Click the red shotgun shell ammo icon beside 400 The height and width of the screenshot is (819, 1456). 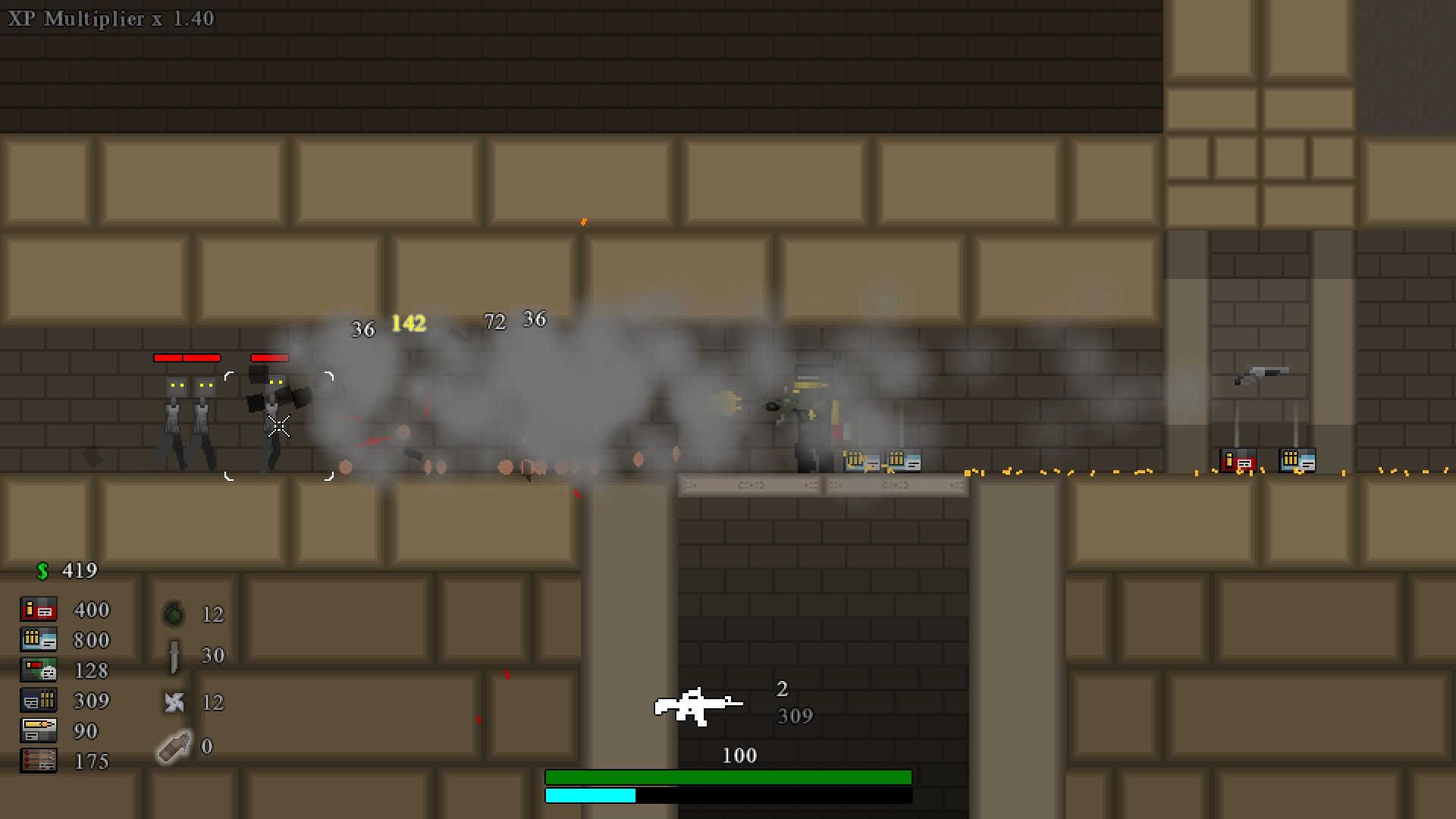(38, 609)
